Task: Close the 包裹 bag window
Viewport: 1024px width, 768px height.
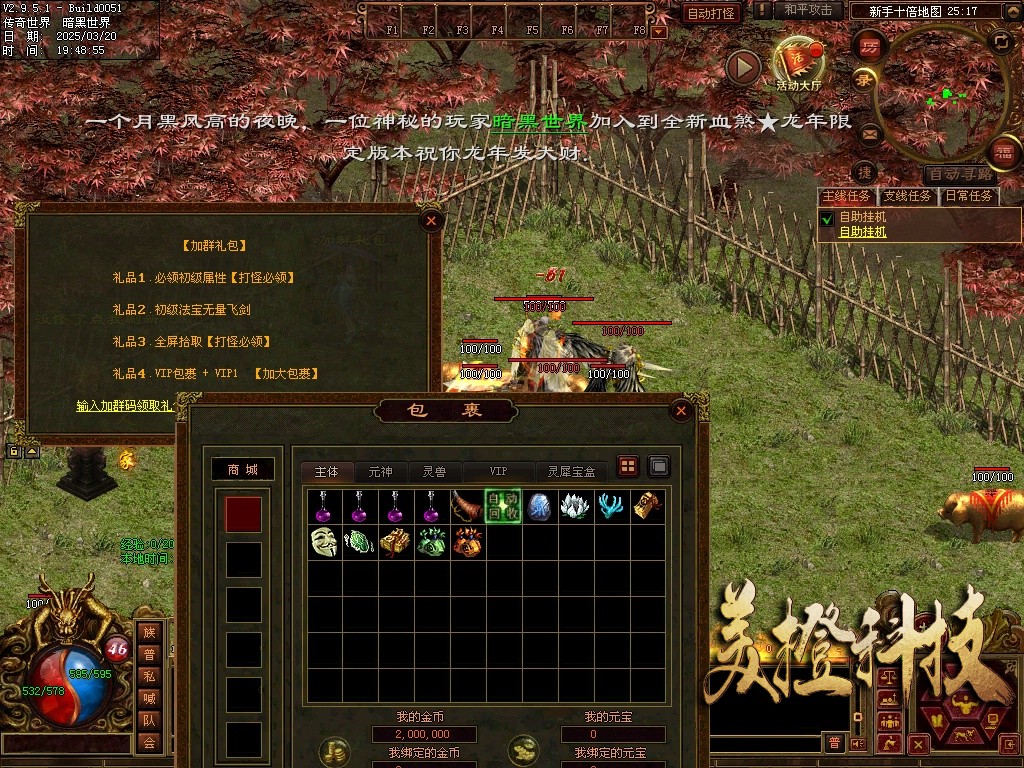Action: tap(681, 410)
